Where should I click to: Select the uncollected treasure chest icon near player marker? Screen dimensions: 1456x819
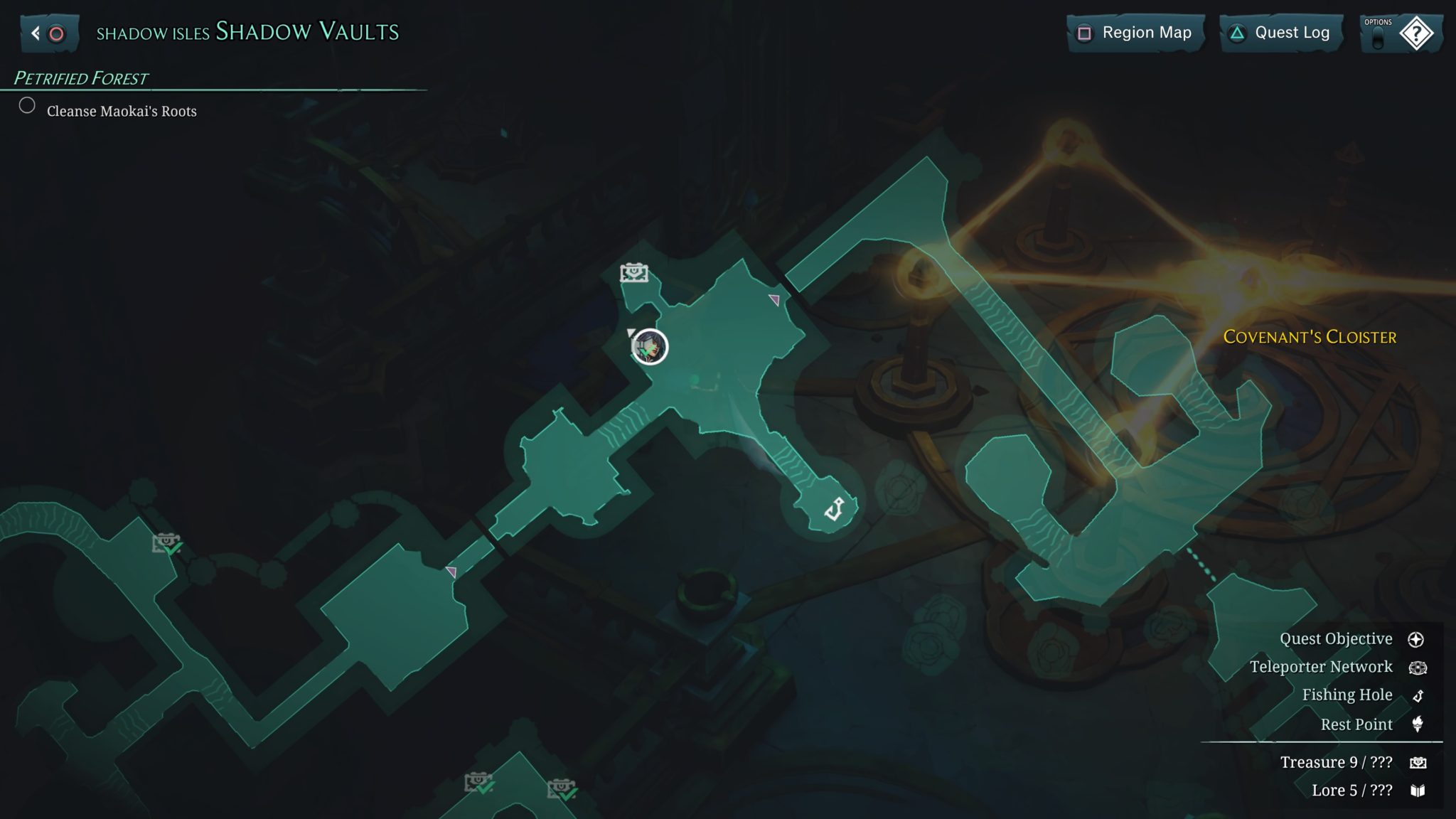click(634, 271)
